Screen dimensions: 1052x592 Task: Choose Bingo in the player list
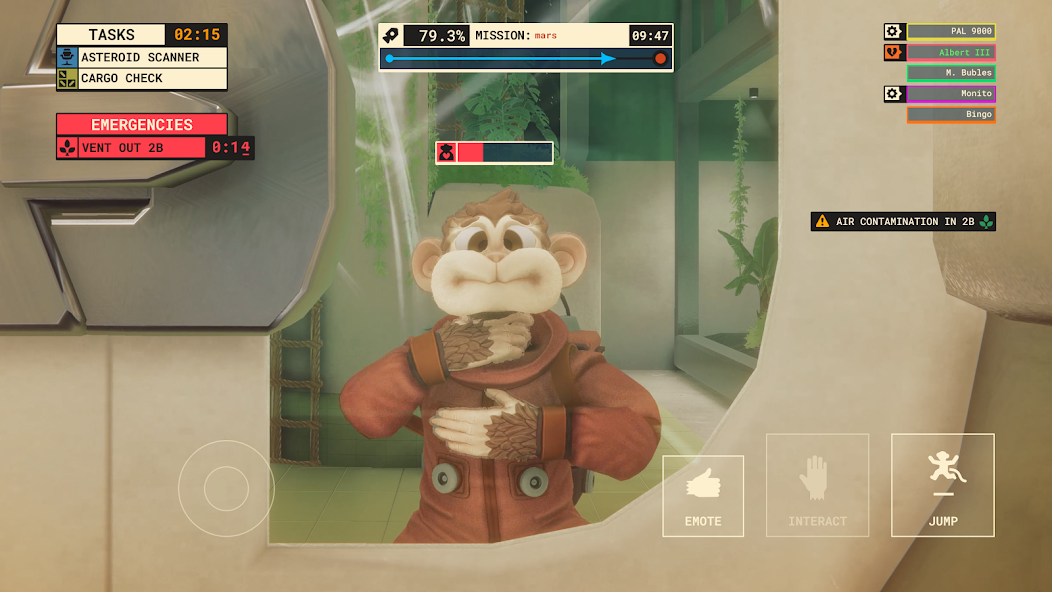pos(950,115)
